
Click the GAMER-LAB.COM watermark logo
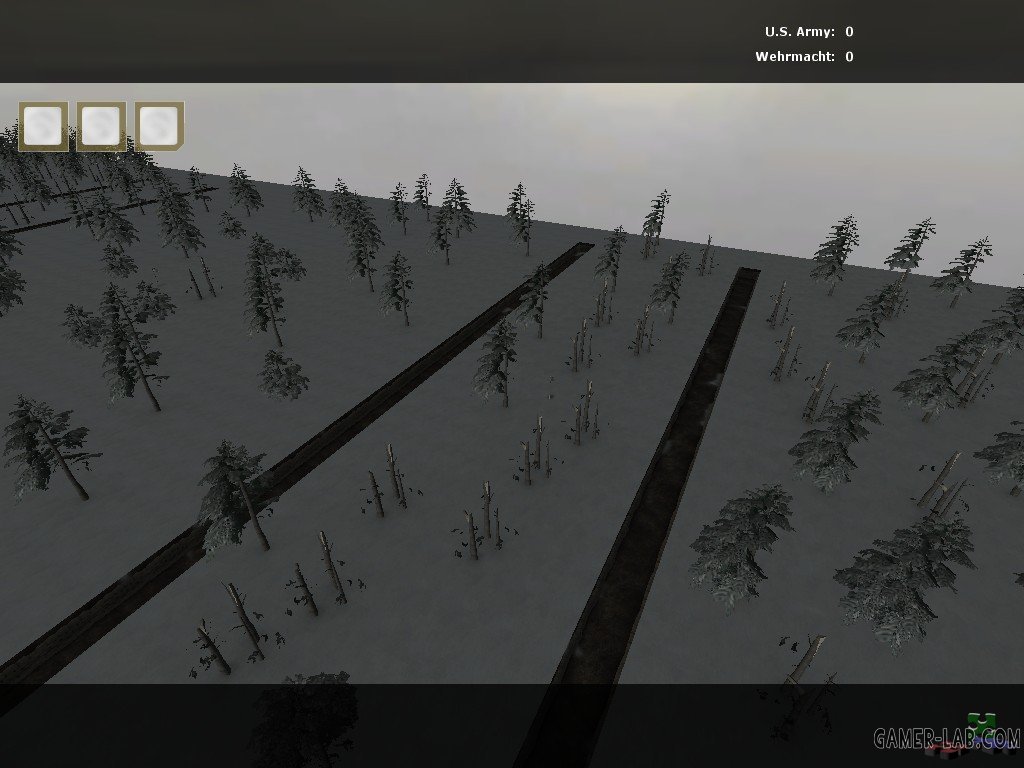tap(947, 737)
